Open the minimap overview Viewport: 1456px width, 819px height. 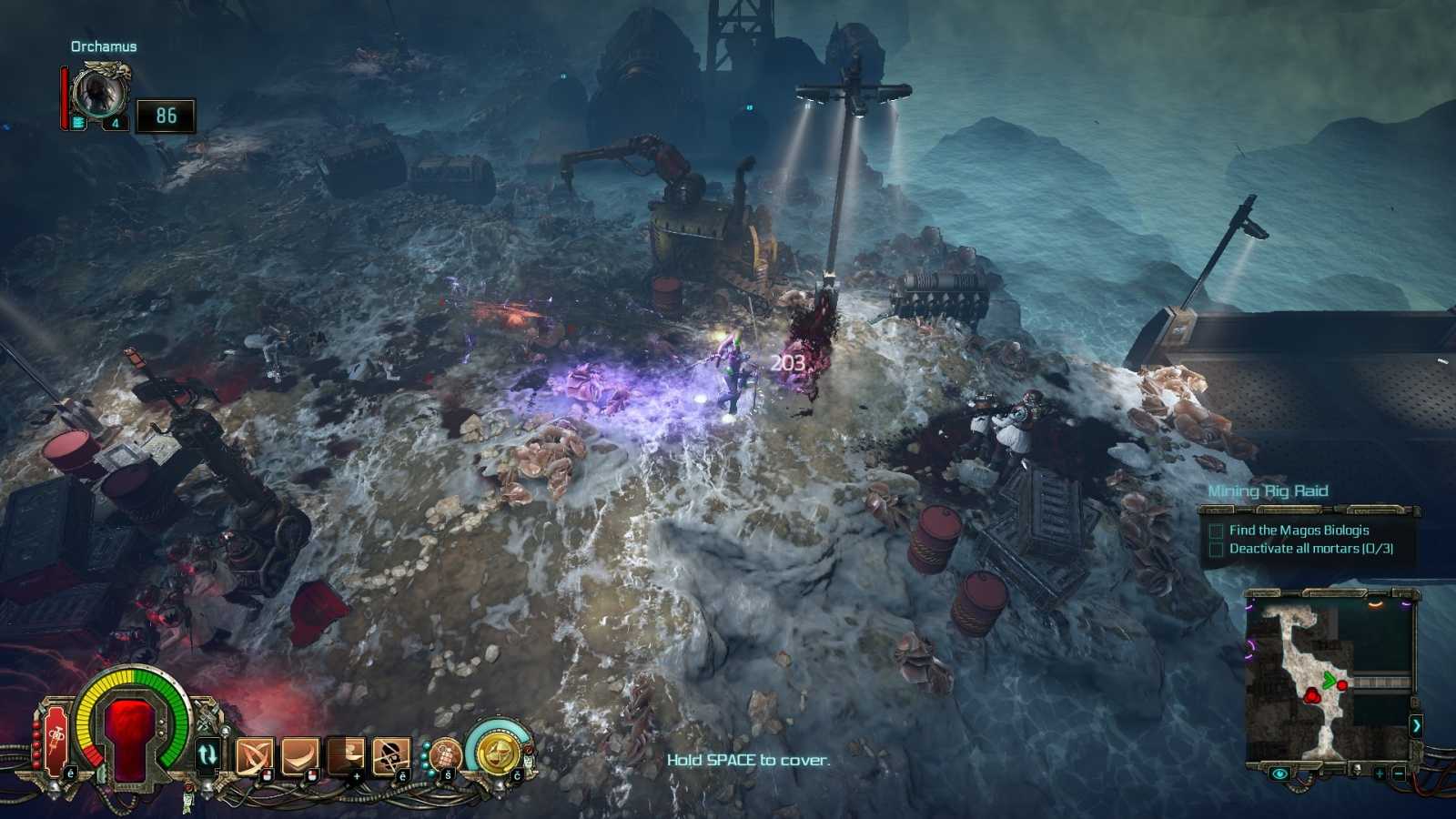(1330, 675)
